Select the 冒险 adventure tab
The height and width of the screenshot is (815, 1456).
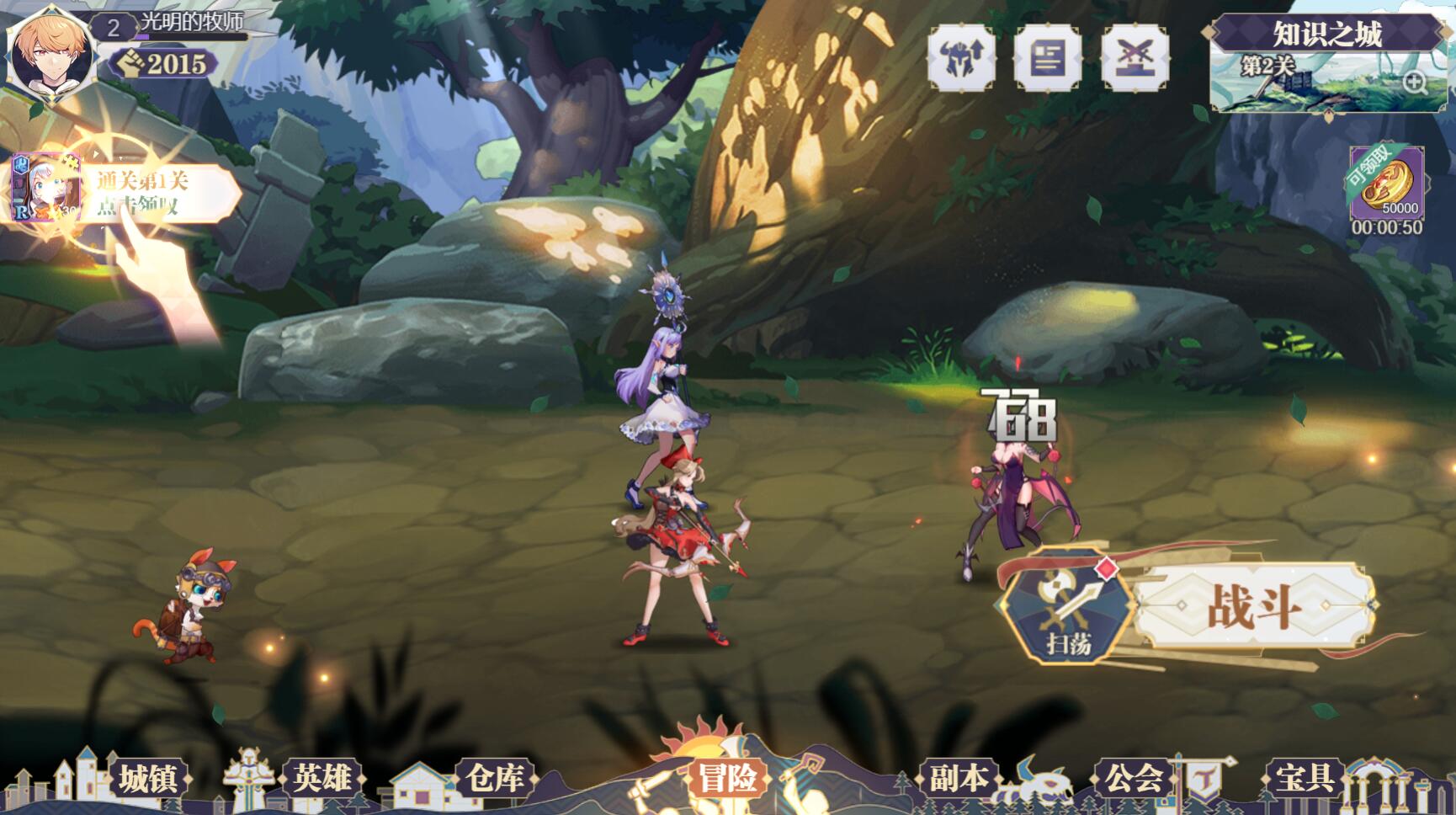point(727,779)
